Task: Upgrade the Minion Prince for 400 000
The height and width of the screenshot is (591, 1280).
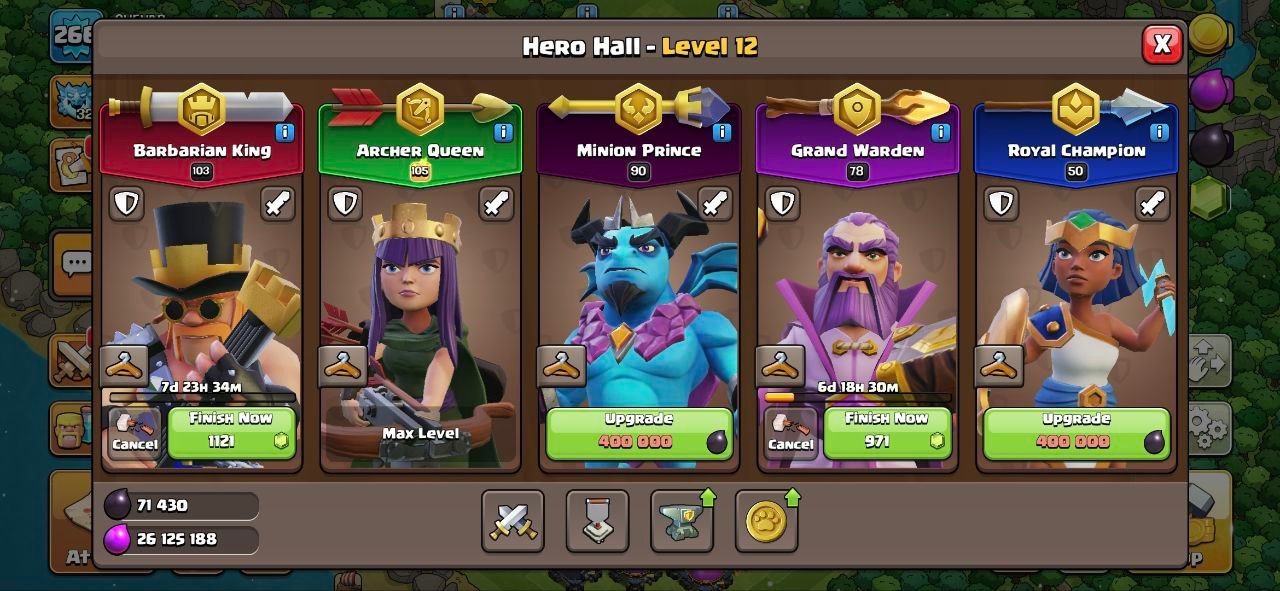Action: pyautogui.click(x=639, y=432)
